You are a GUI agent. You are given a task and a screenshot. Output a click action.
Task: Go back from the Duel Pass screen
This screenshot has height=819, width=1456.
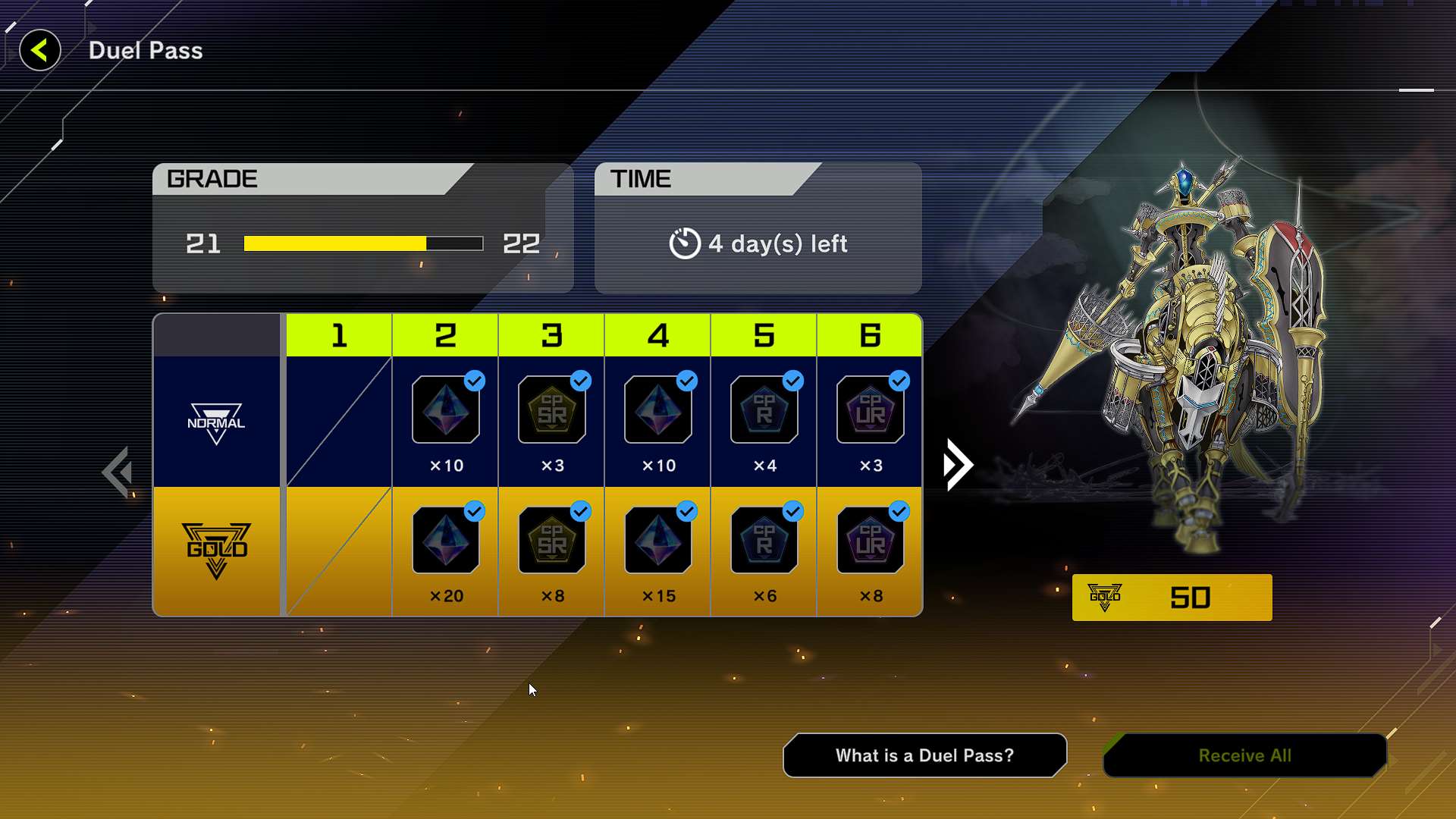[39, 51]
